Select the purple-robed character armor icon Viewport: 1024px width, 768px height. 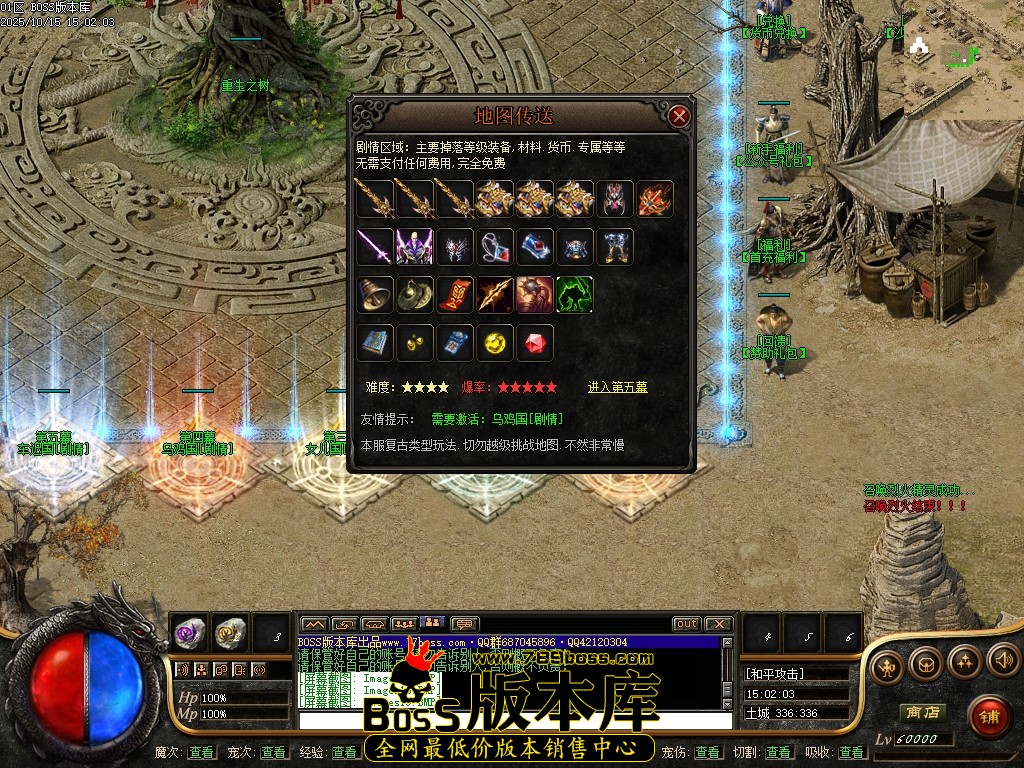[415, 246]
